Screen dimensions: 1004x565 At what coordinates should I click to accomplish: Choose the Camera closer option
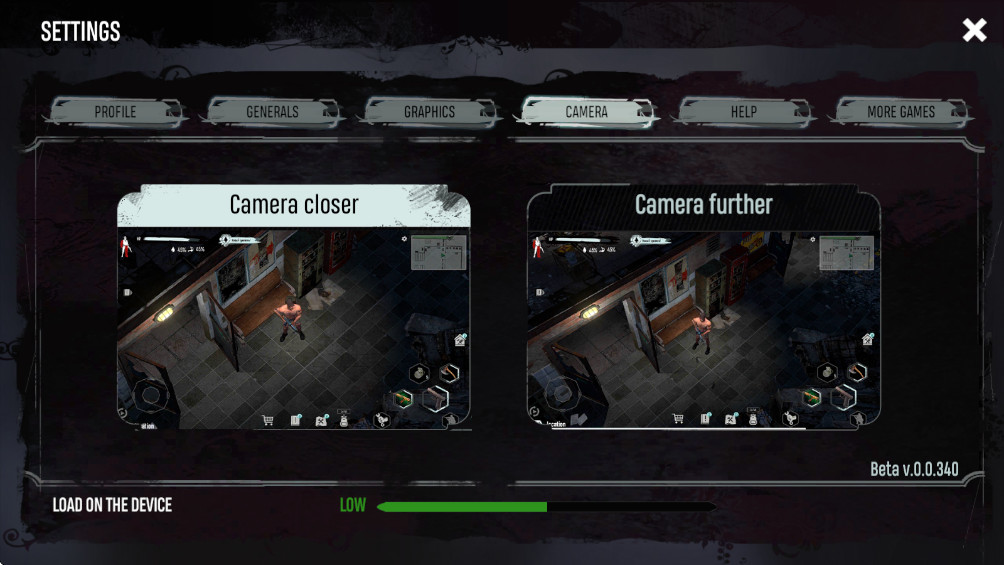point(294,308)
